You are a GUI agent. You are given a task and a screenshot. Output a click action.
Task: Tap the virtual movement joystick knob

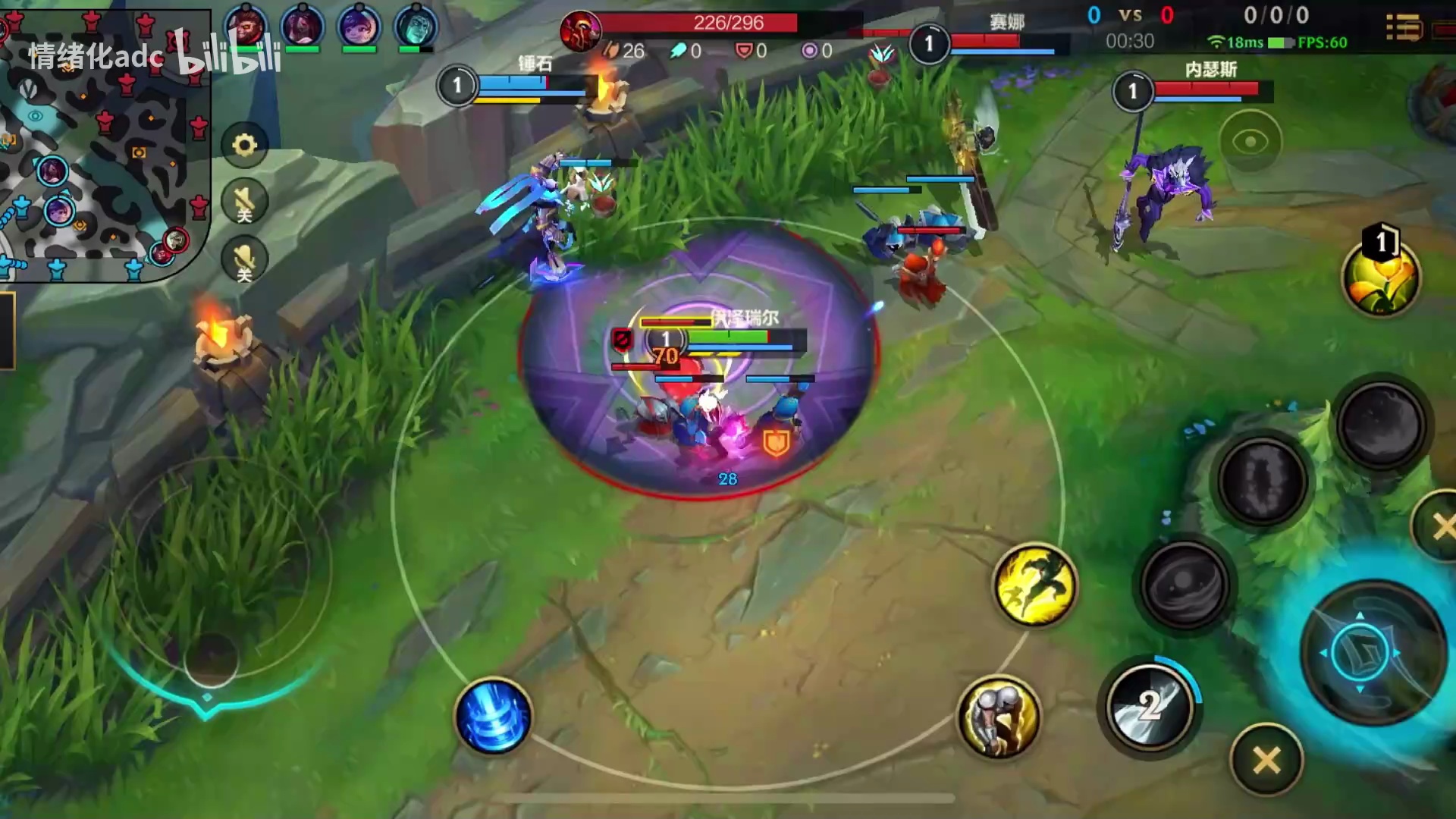[211, 658]
